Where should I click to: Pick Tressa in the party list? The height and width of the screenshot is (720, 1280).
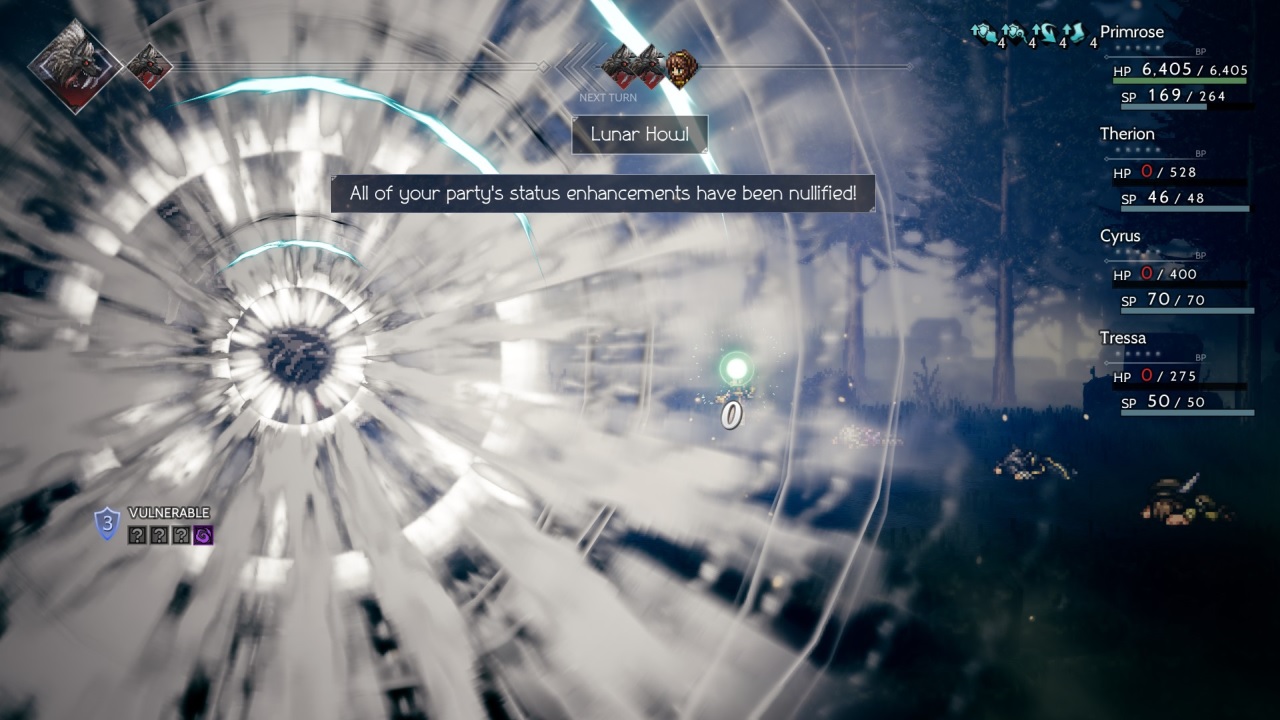[1122, 338]
